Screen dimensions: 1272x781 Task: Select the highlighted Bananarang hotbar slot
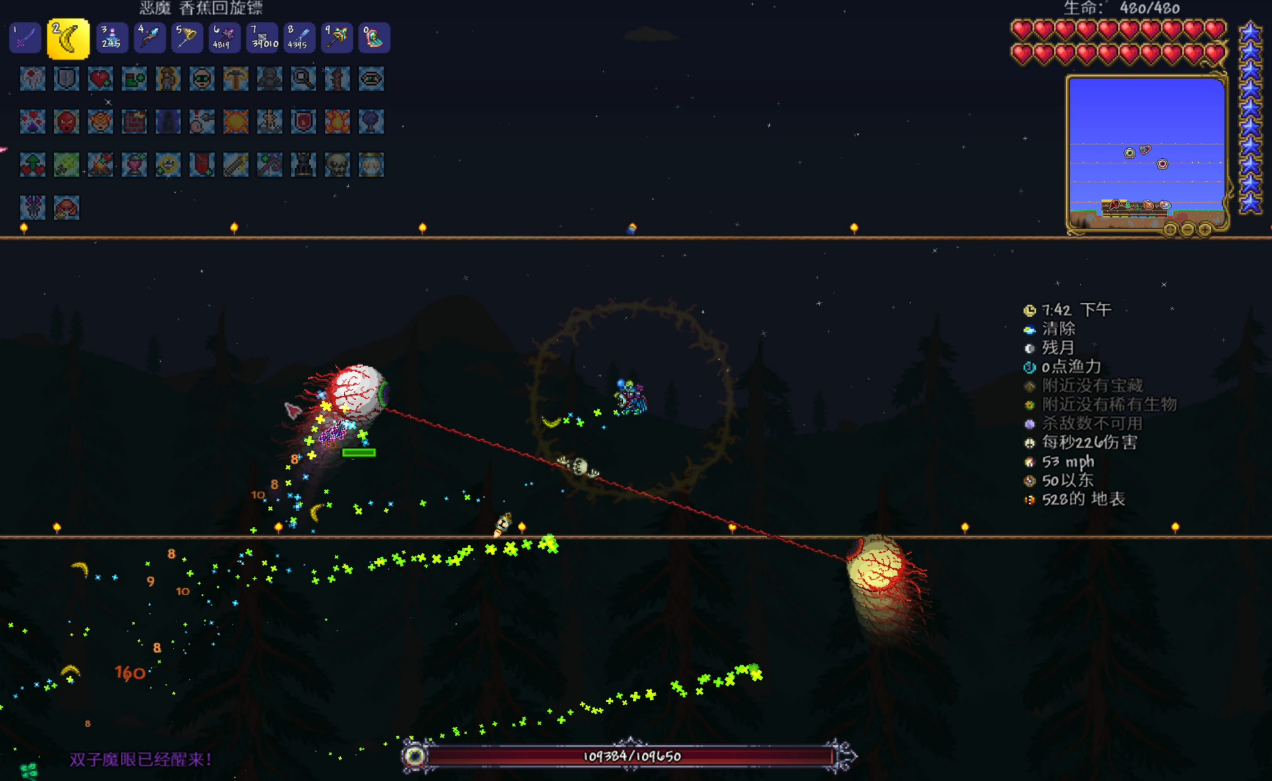tap(68, 39)
